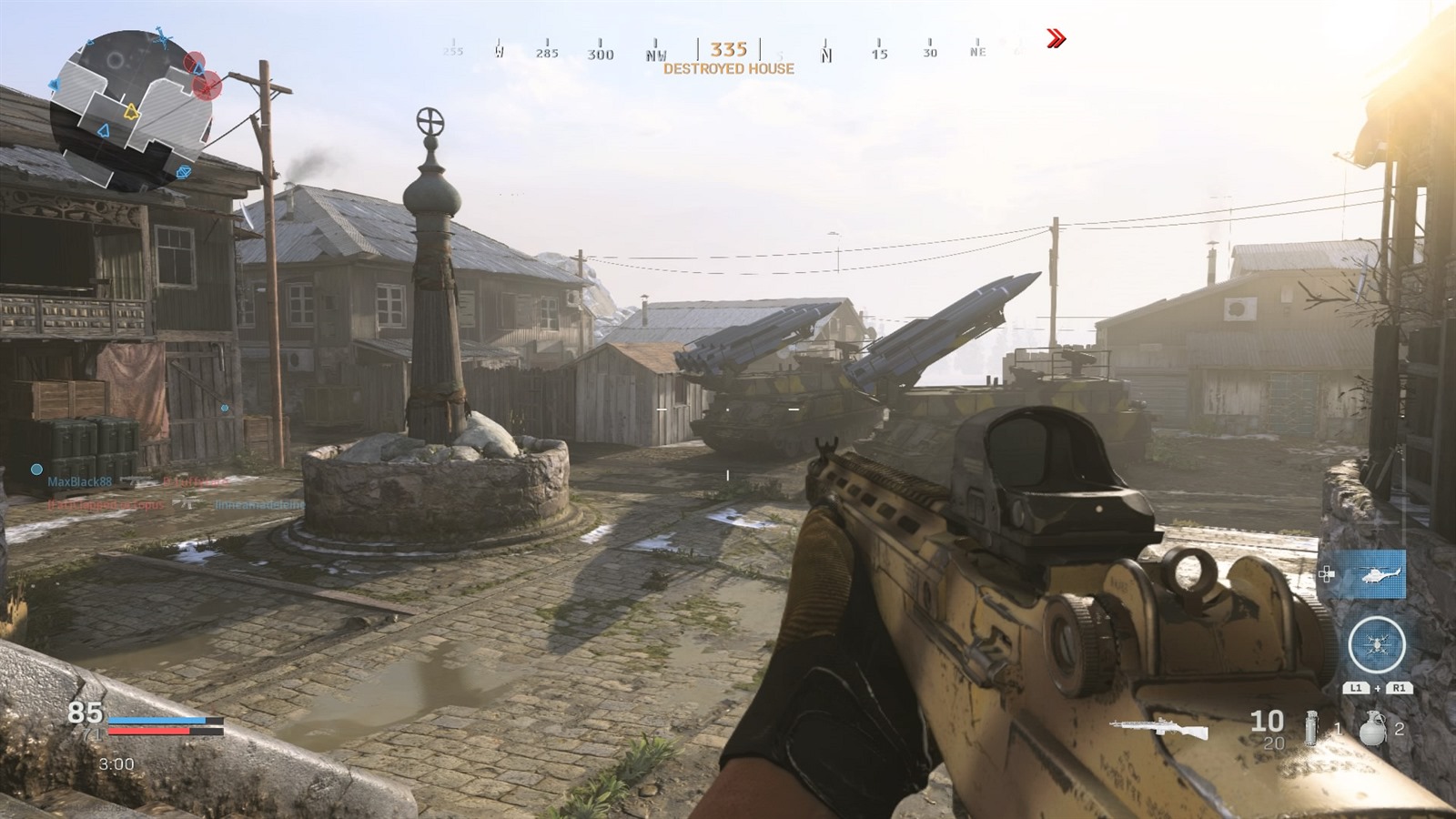This screenshot has width=1456, height=819.
Task: Click the red double-chevron compass marker
Action: click(1056, 38)
